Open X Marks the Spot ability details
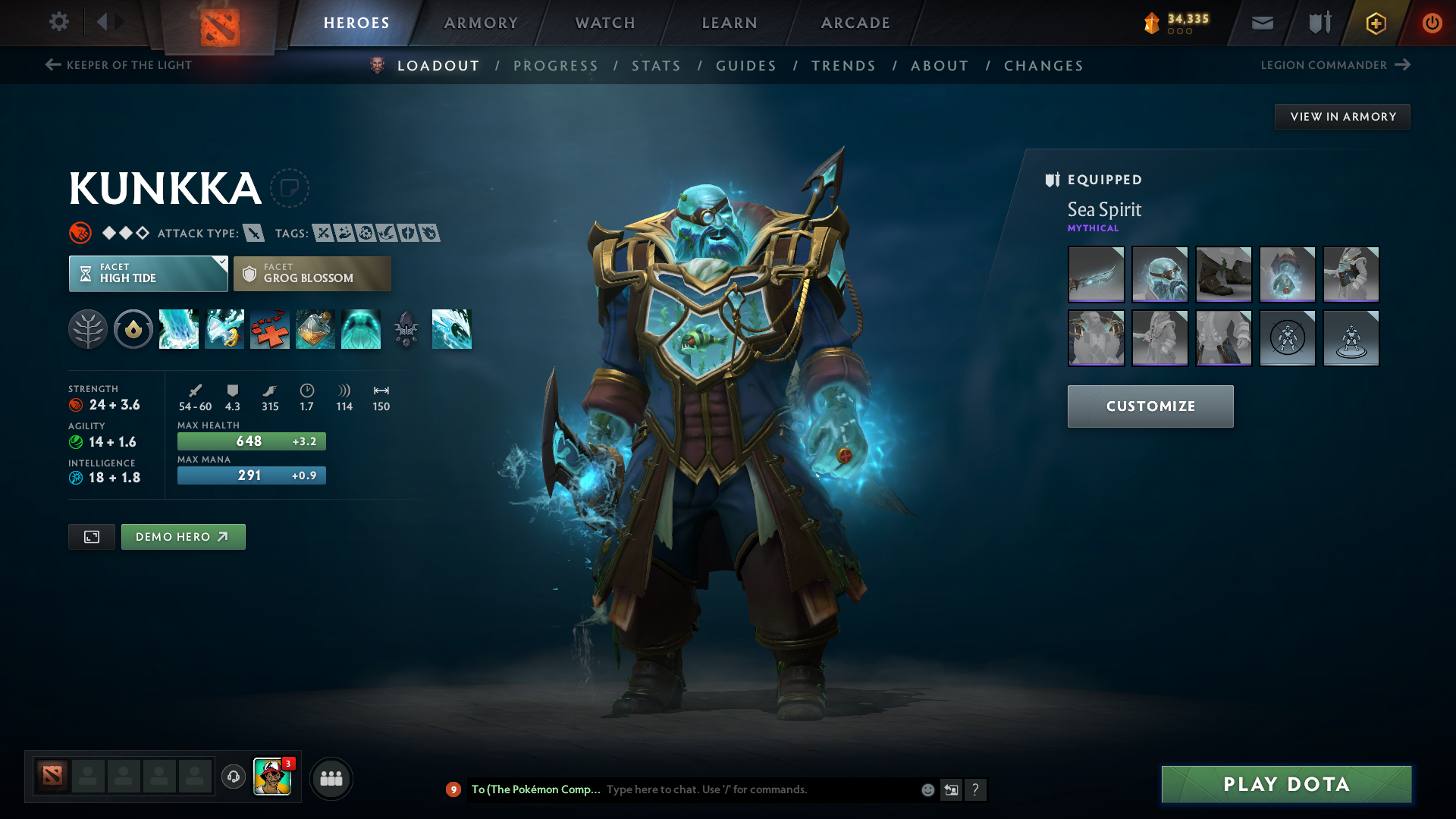The image size is (1456, 819). pyautogui.click(x=270, y=329)
